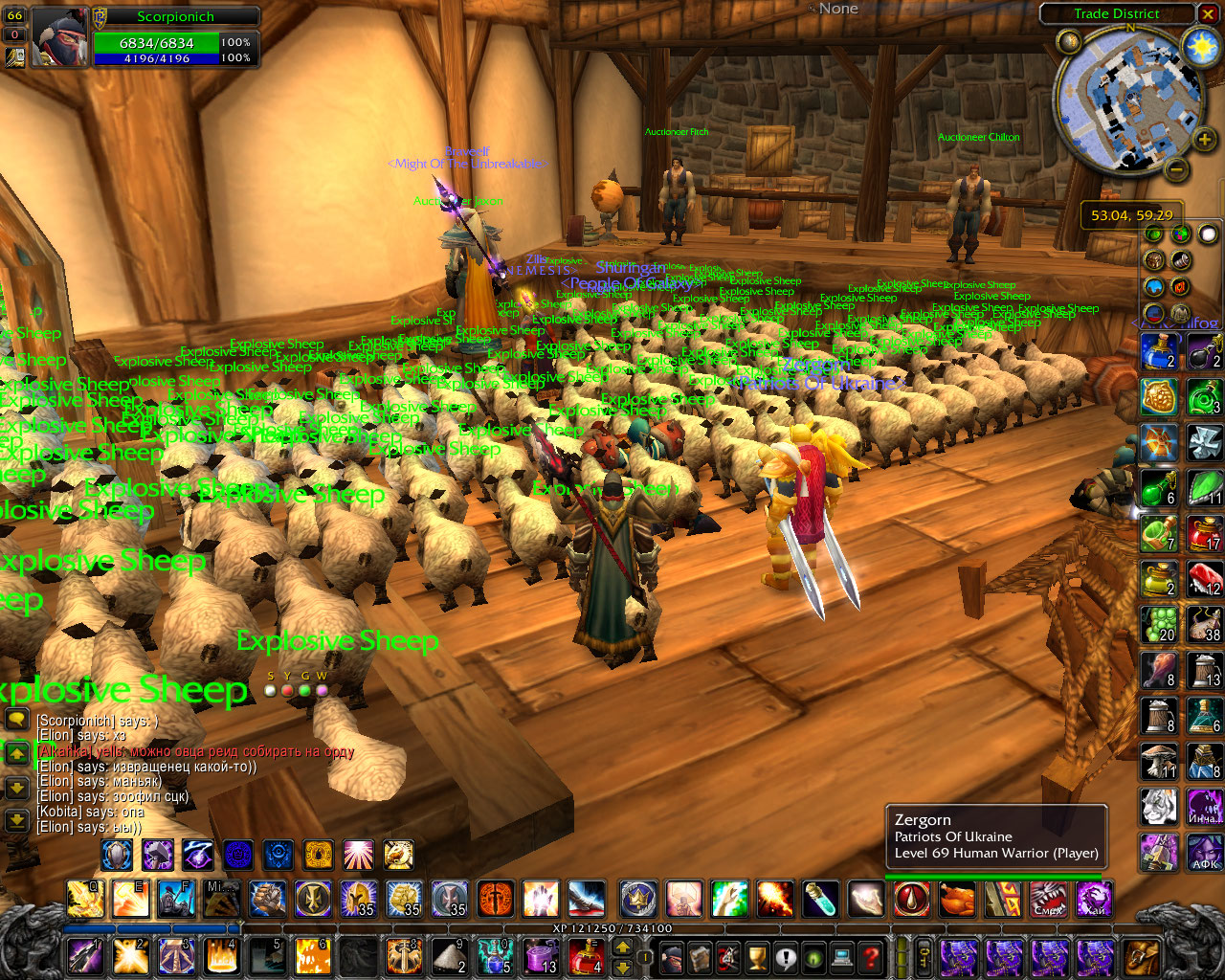Open the chat menu speech bubble button

tap(16, 718)
